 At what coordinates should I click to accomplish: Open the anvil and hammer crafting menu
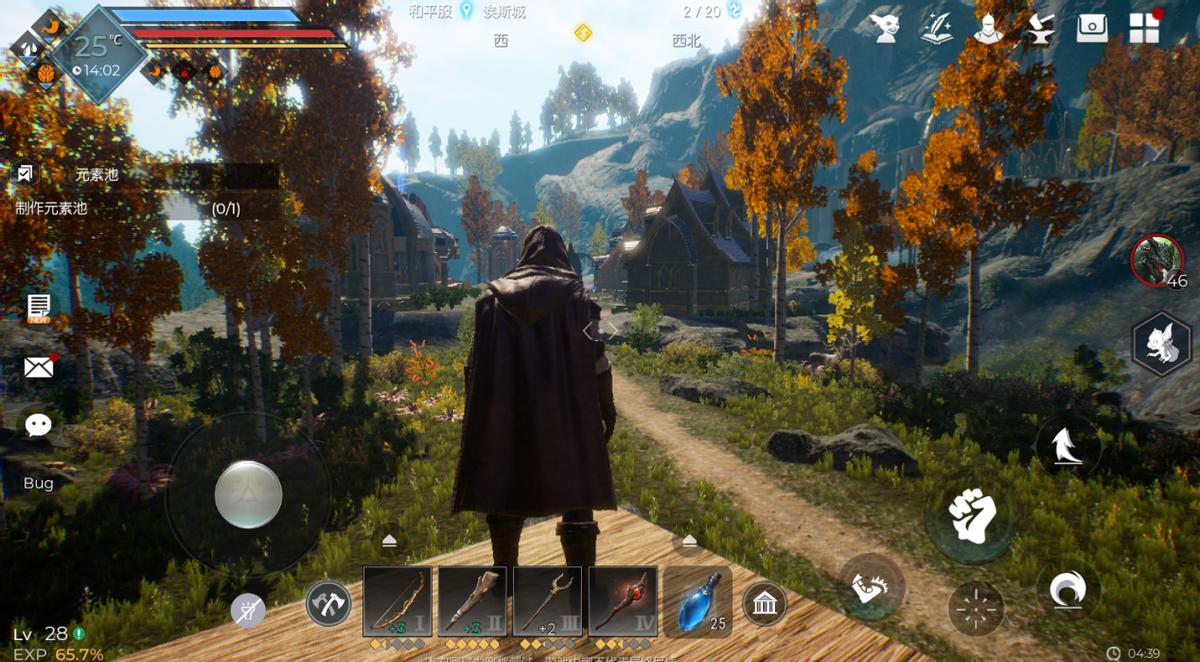point(1040,28)
